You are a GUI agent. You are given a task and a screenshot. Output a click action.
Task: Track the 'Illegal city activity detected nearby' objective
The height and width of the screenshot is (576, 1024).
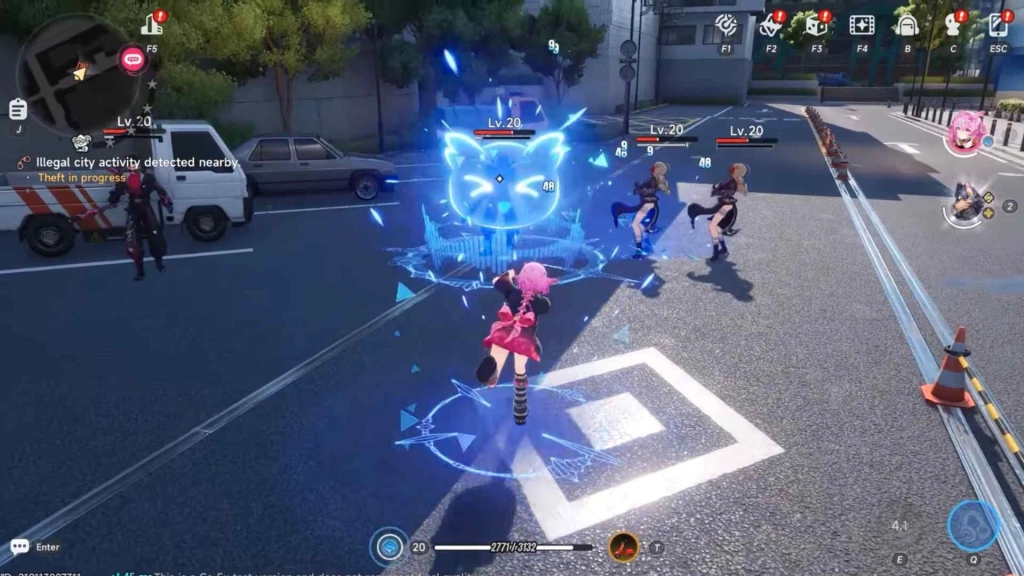tap(136, 162)
